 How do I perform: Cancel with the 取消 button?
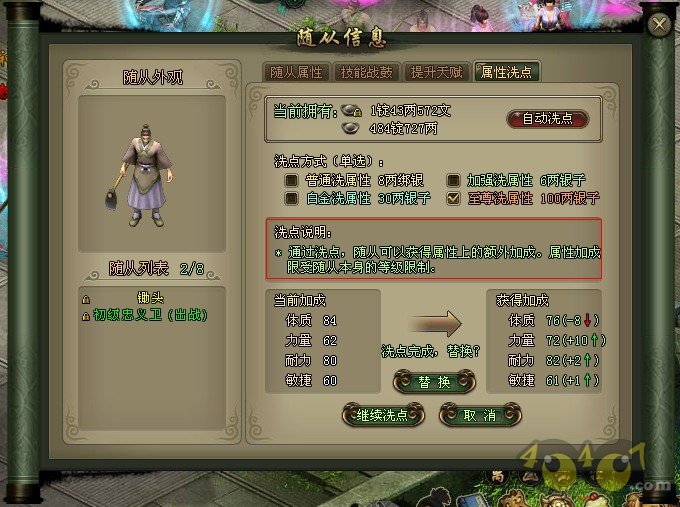point(481,415)
